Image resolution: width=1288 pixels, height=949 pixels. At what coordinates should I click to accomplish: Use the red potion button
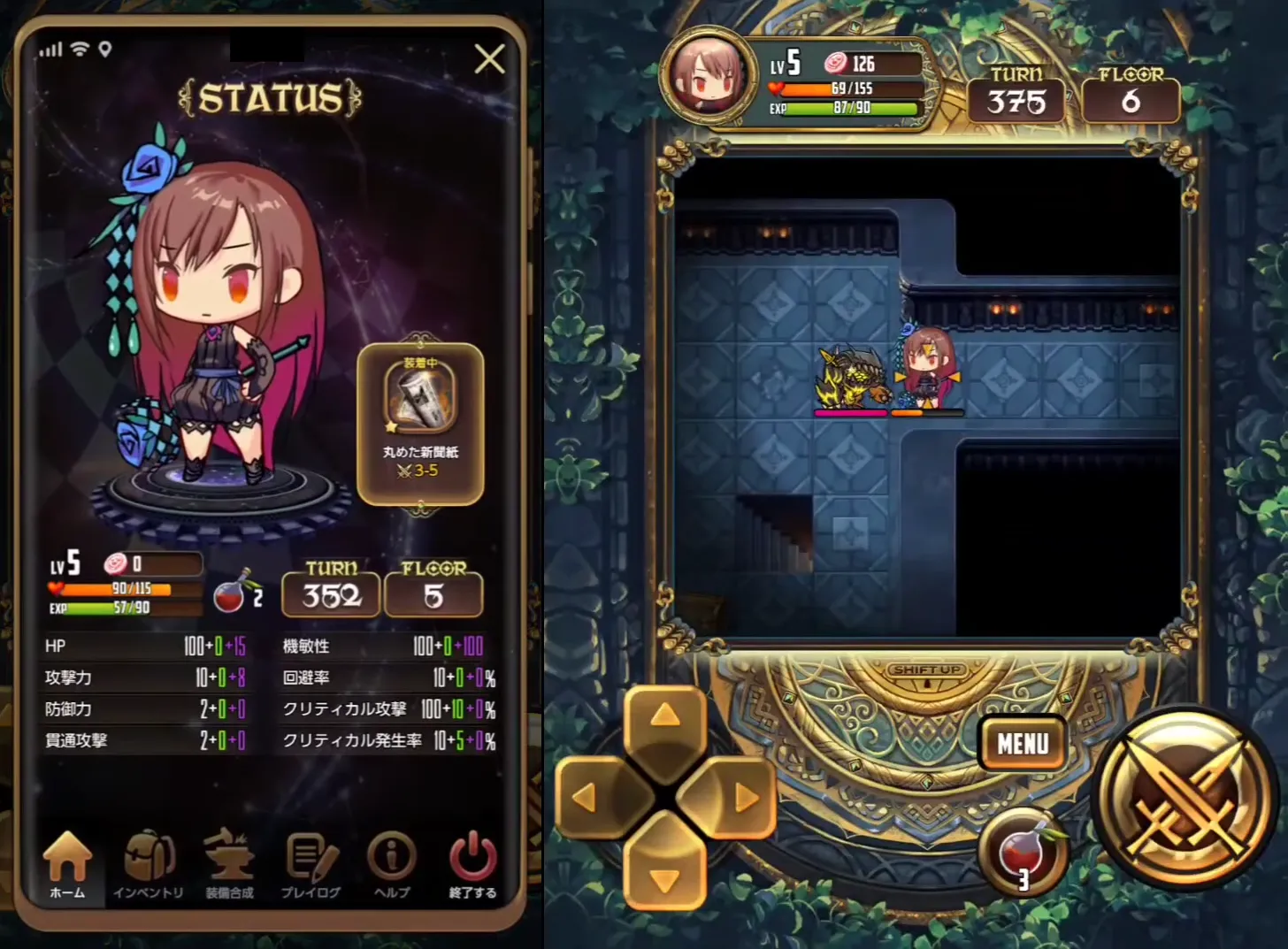[x=1023, y=853]
